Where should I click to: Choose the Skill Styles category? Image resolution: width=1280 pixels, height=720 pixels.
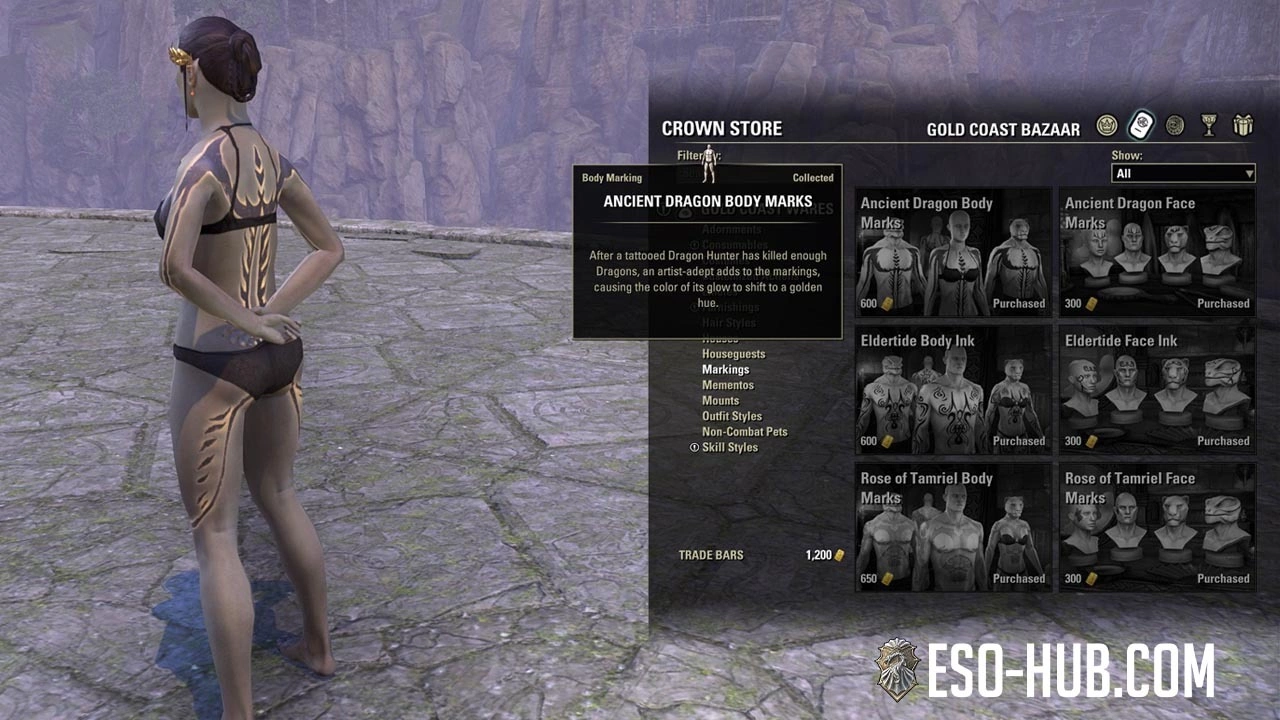click(729, 447)
